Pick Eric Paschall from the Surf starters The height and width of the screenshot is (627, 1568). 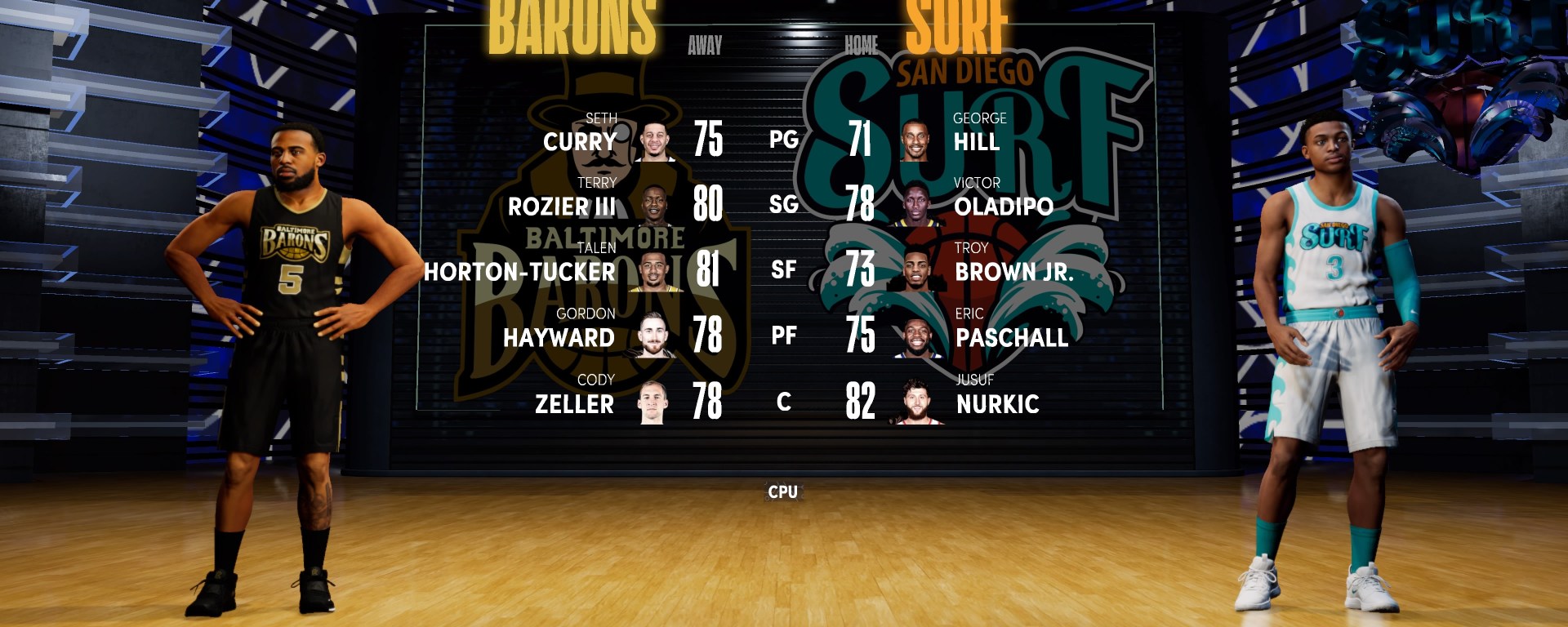[1012, 337]
